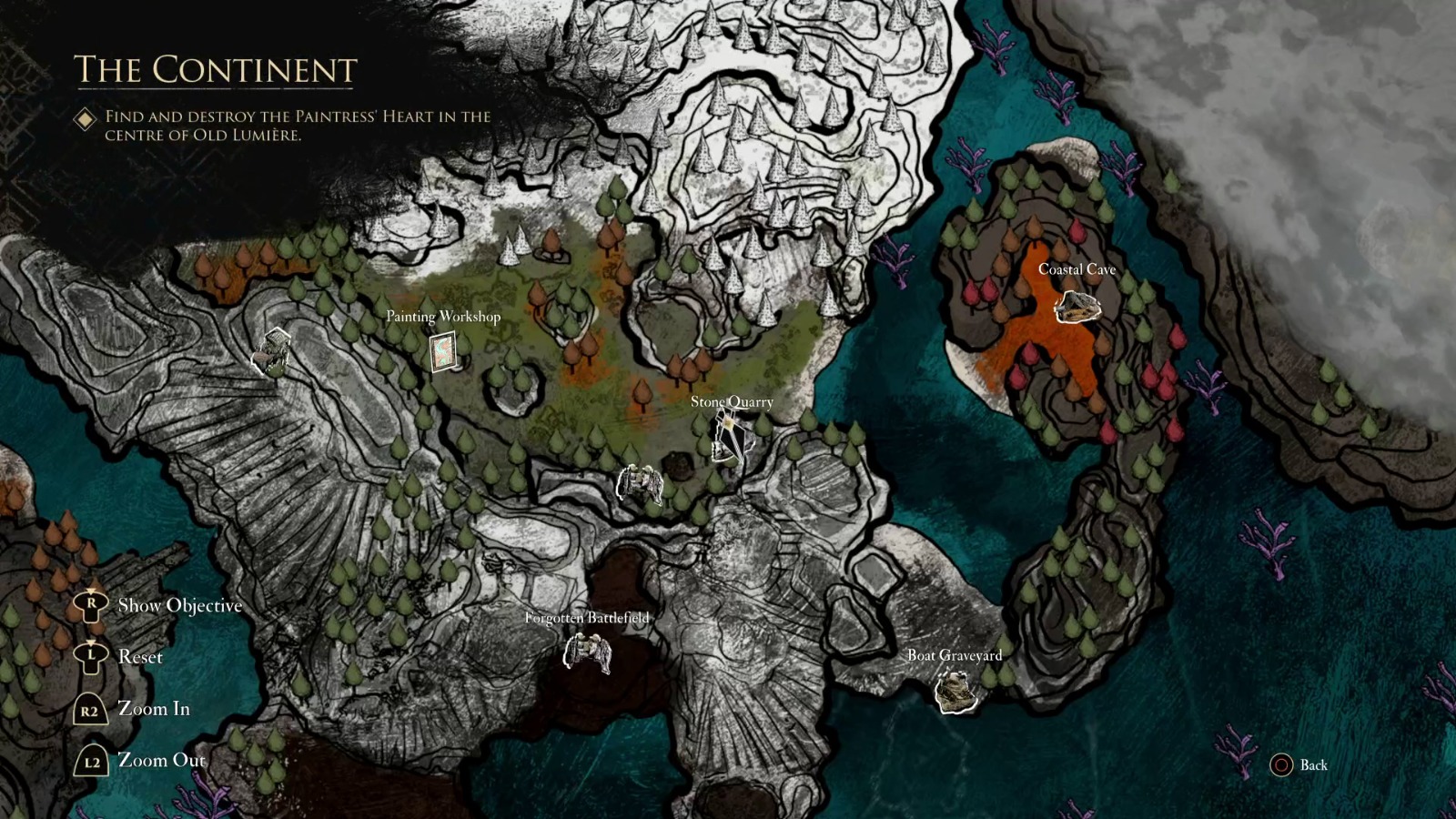Activate Zoom Out

pyautogui.click(x=161, y=760)
